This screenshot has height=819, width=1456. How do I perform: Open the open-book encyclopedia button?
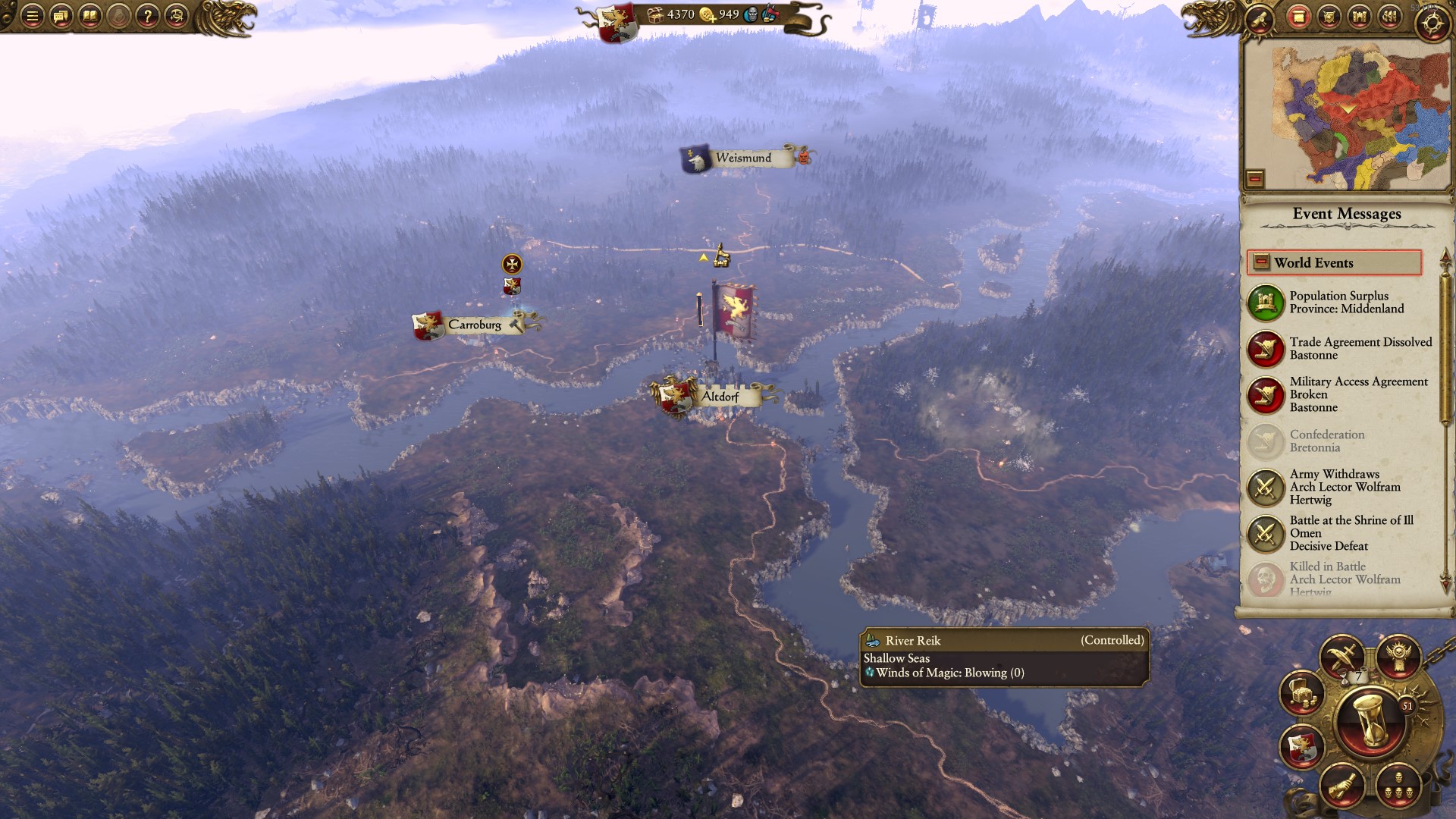[x=90, y=16]
